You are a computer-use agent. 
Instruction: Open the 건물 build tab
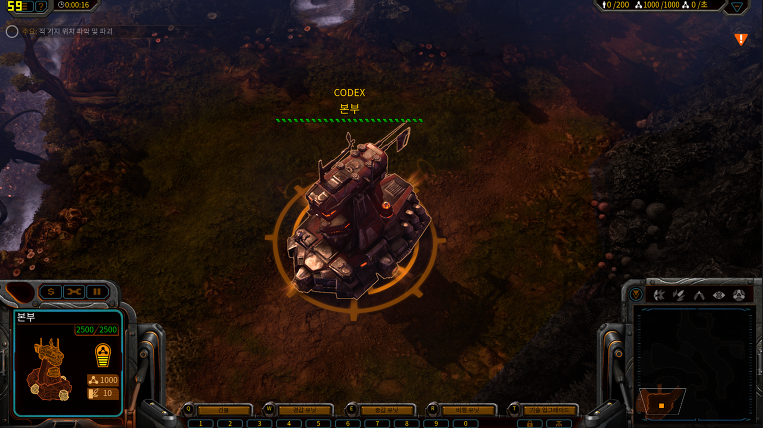click(223, 410)
